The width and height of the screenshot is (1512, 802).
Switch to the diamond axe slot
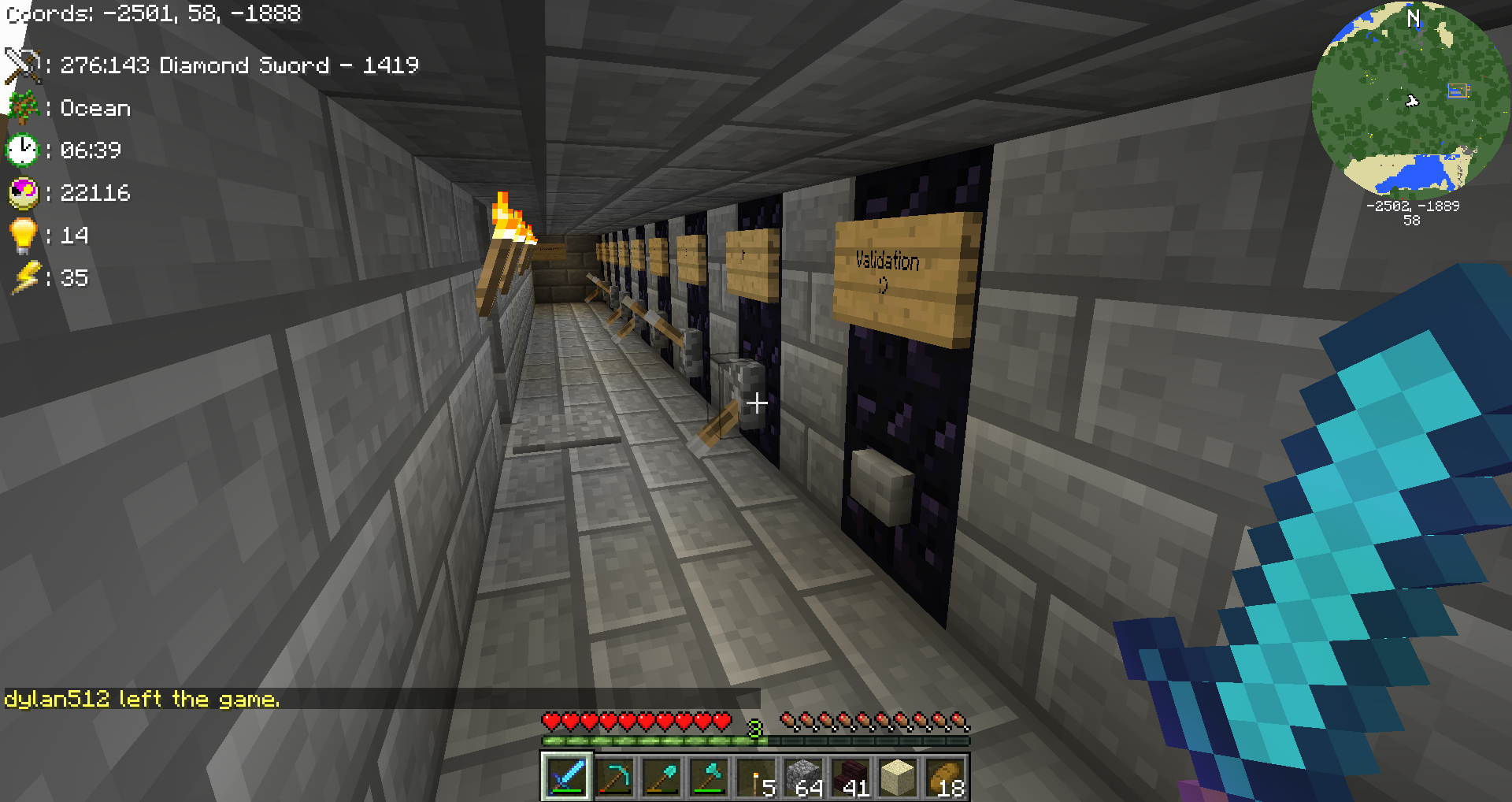[x=709, y=777]
